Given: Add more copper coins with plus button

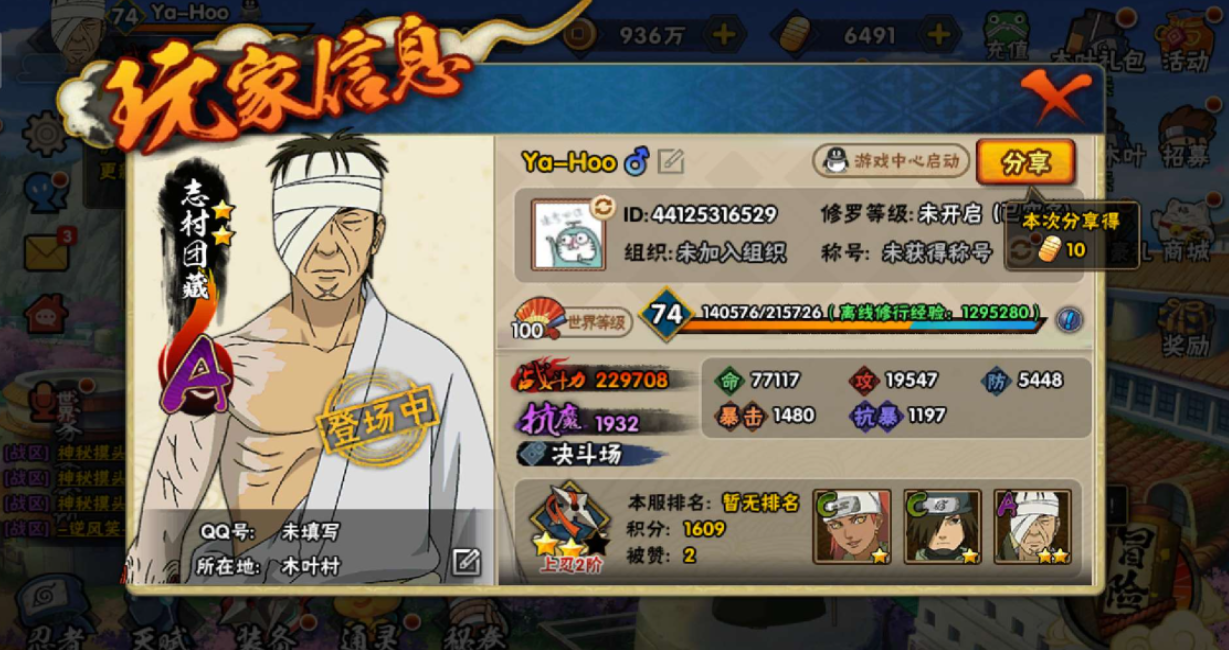Looking at the screenshot, I should 722,35.
